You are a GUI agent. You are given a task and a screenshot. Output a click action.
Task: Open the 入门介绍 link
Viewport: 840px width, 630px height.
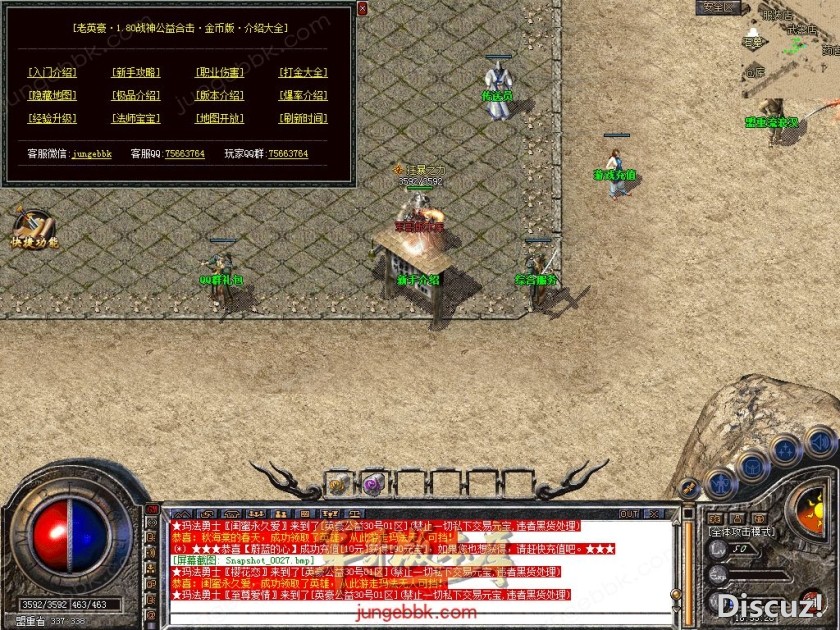[52, 72]
